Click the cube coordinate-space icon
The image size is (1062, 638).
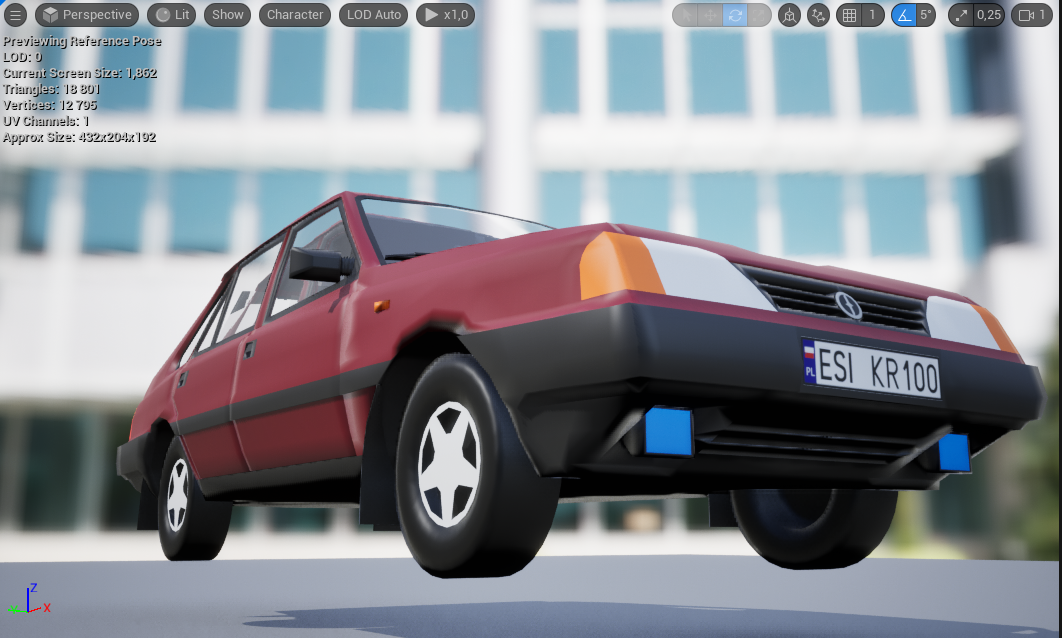coord(790,15)
